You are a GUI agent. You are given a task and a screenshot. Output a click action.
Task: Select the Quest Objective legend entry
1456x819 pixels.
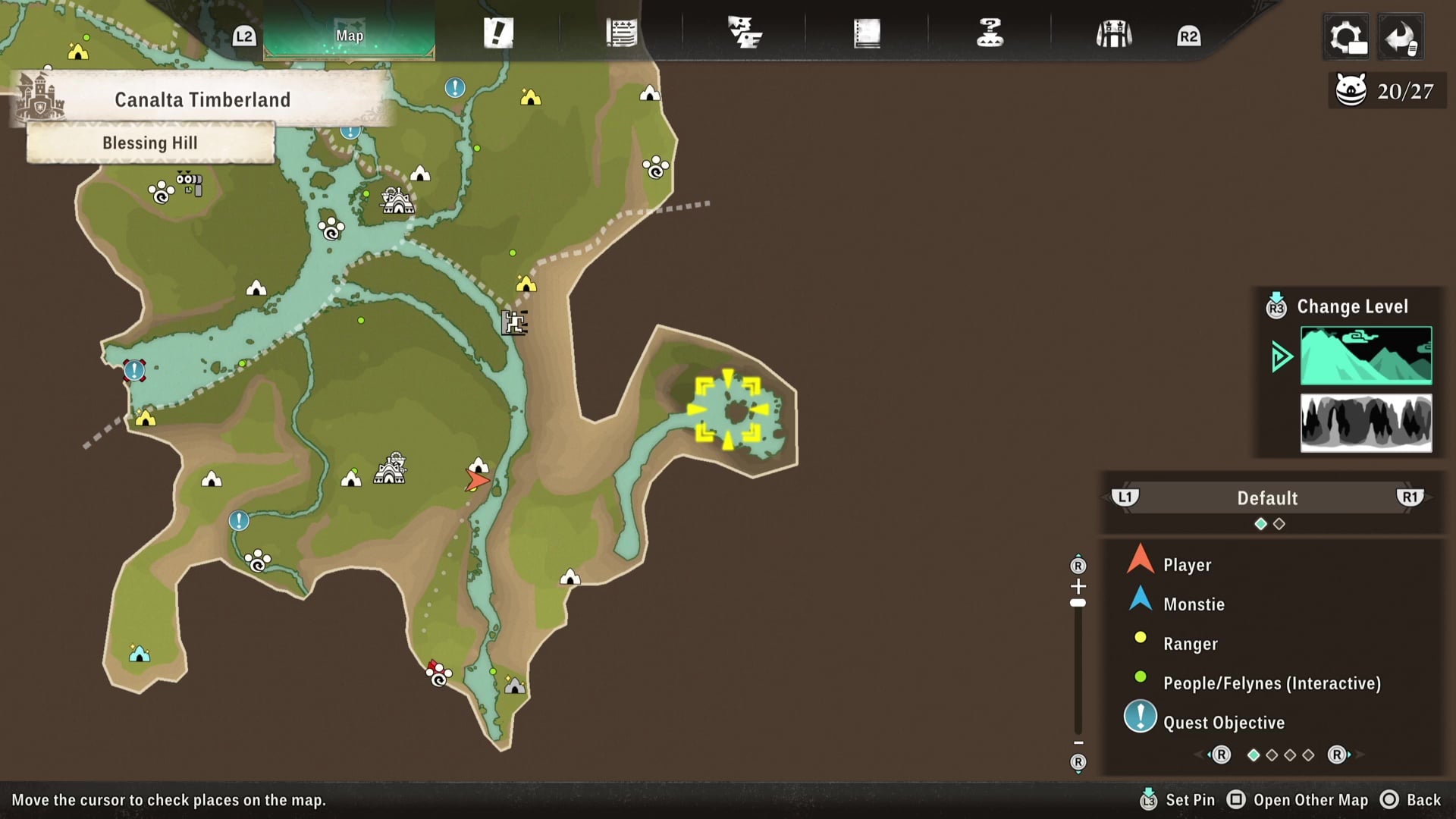tap(1223, 723)
